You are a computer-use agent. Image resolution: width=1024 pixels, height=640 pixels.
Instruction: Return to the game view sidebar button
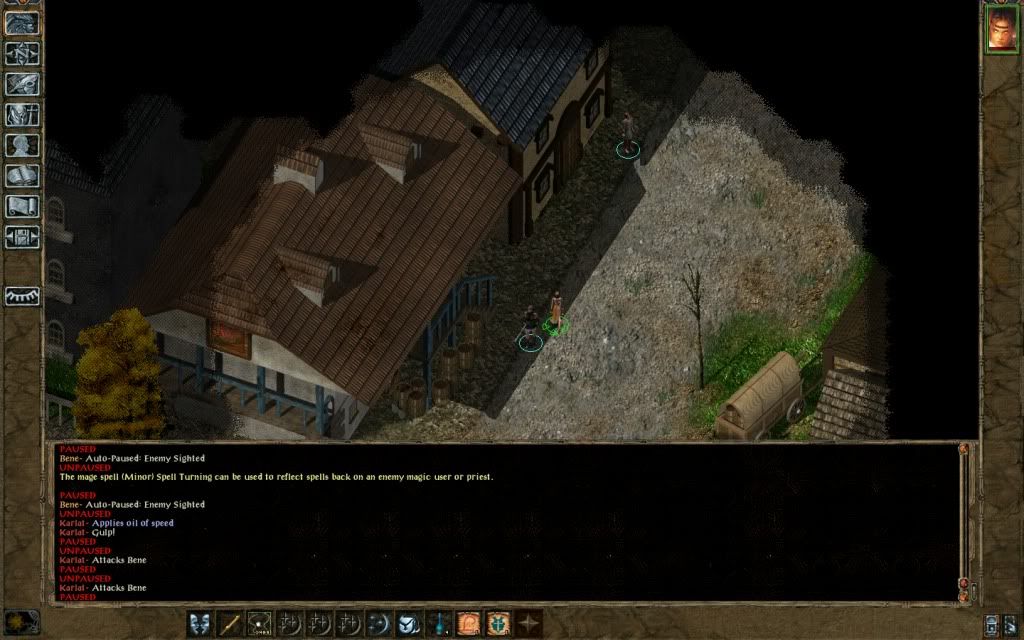click(22, 22)
